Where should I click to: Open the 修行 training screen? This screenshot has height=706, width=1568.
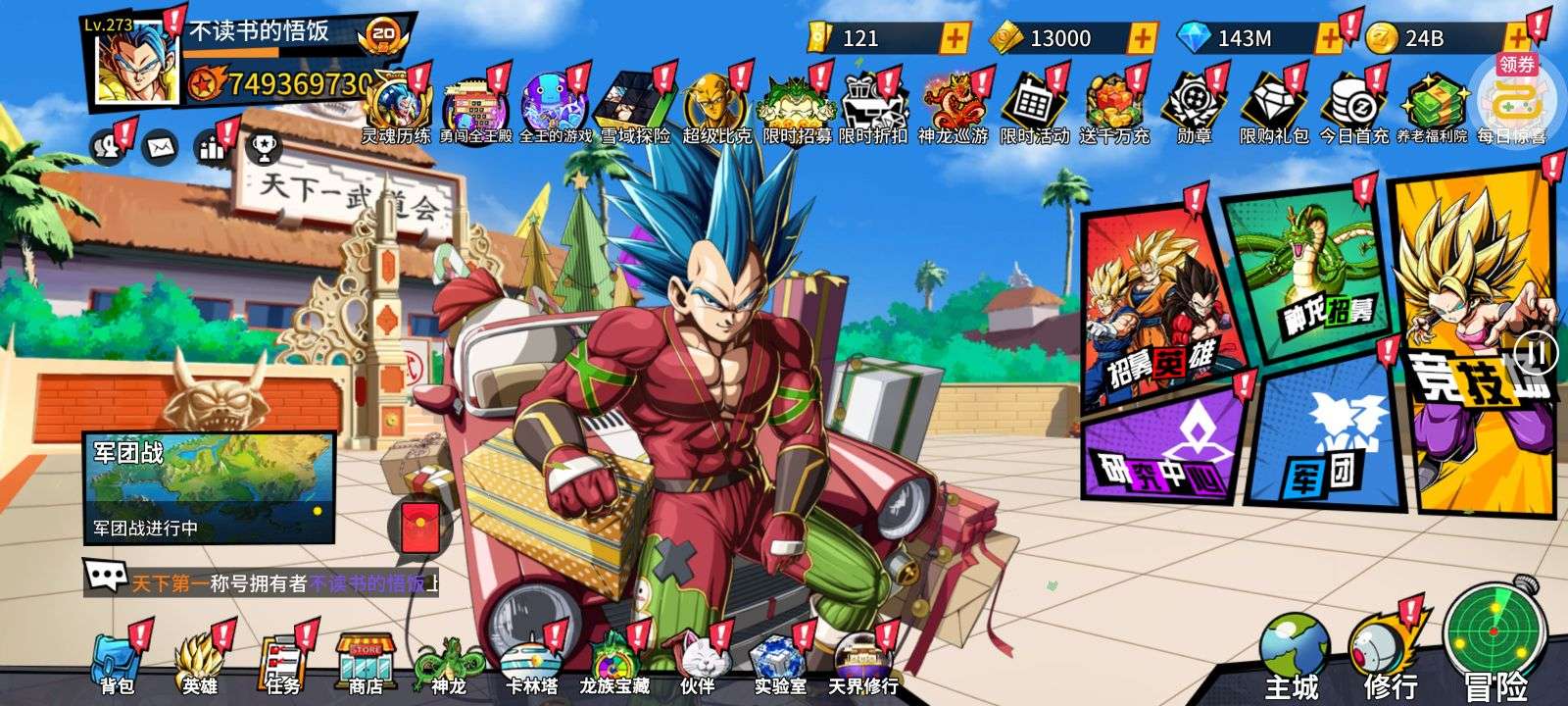coord(1390,657)
